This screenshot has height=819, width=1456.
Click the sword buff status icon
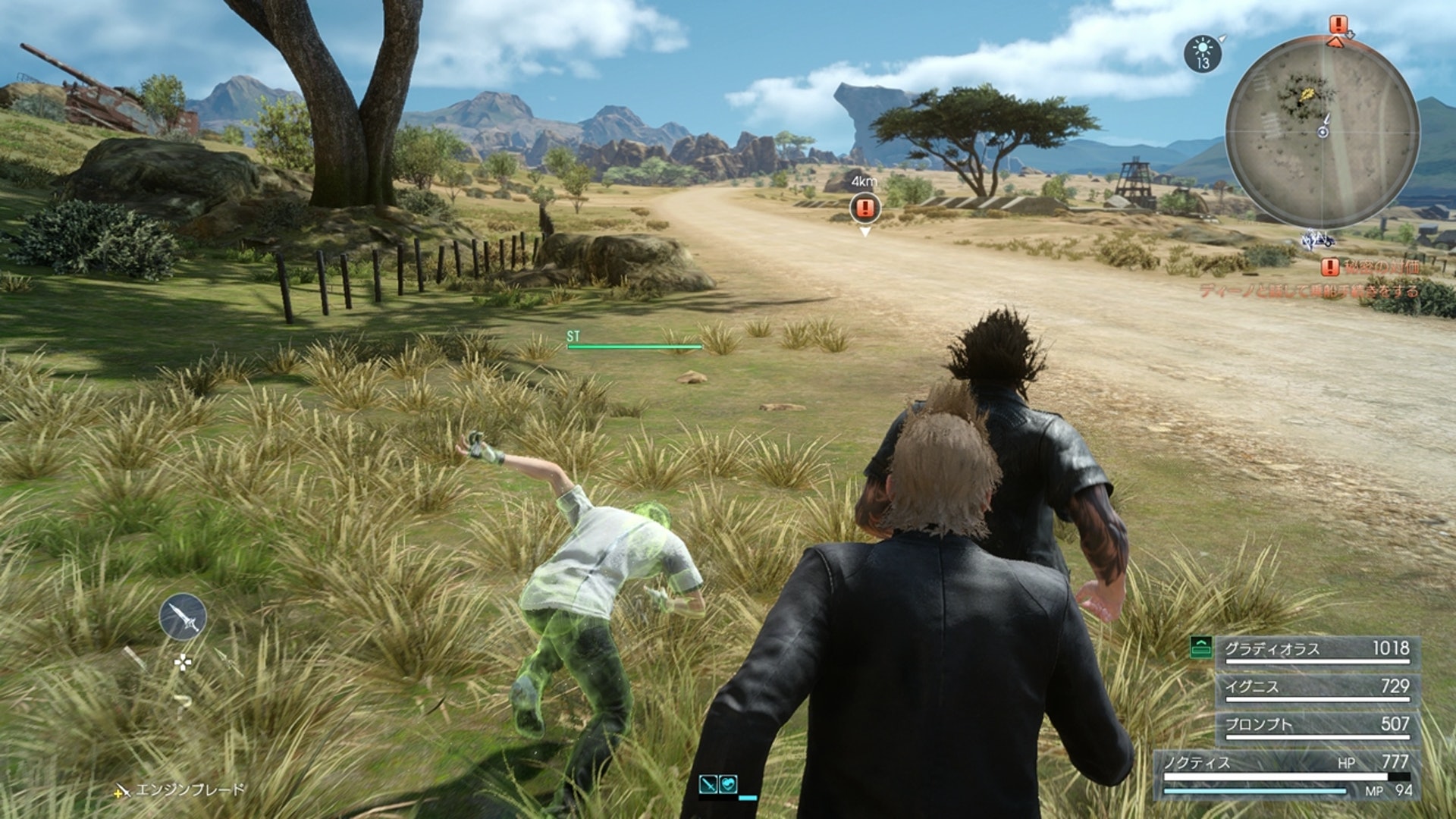tap(708, 784)
